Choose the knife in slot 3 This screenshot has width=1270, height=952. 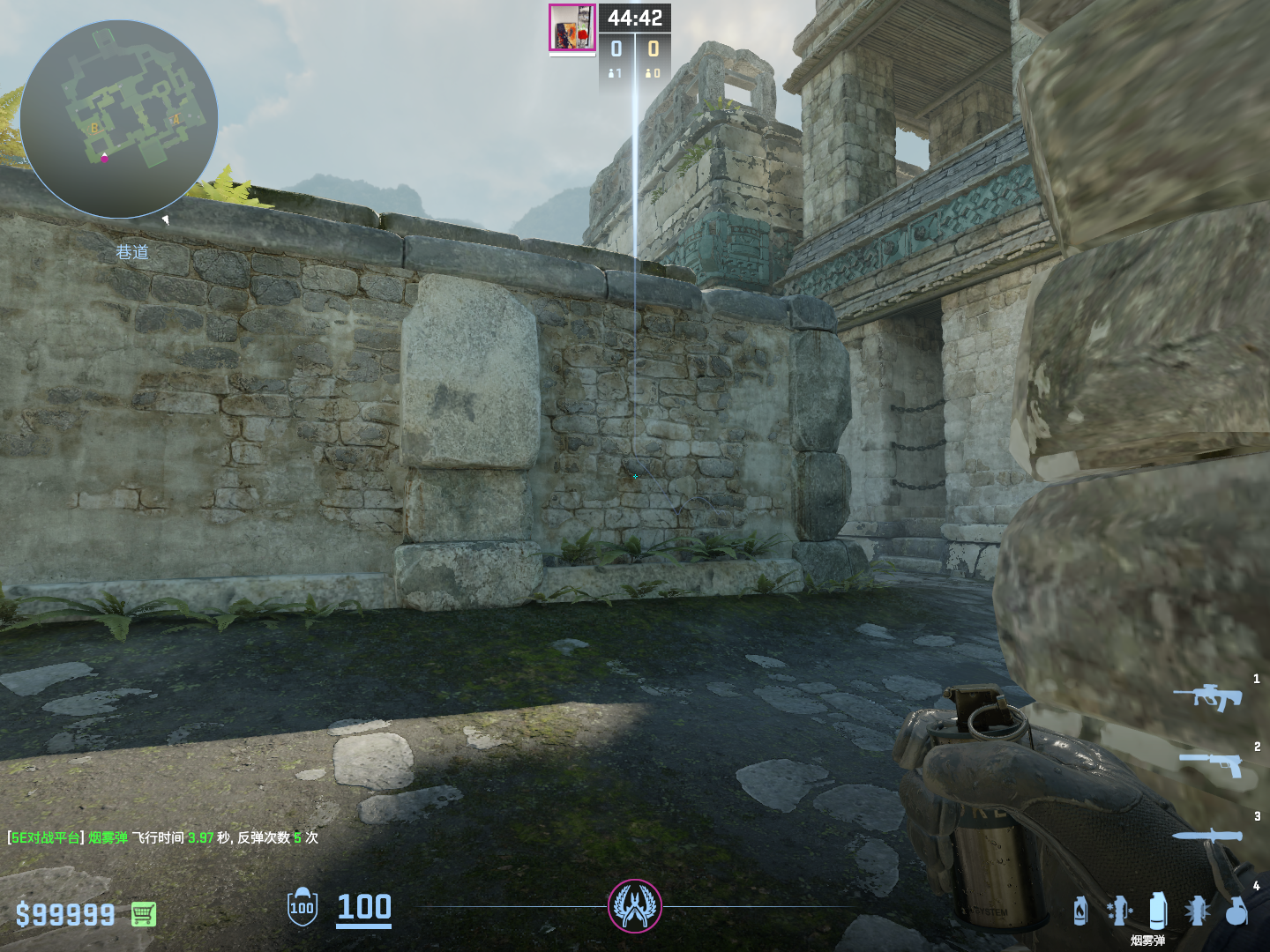1206,835
